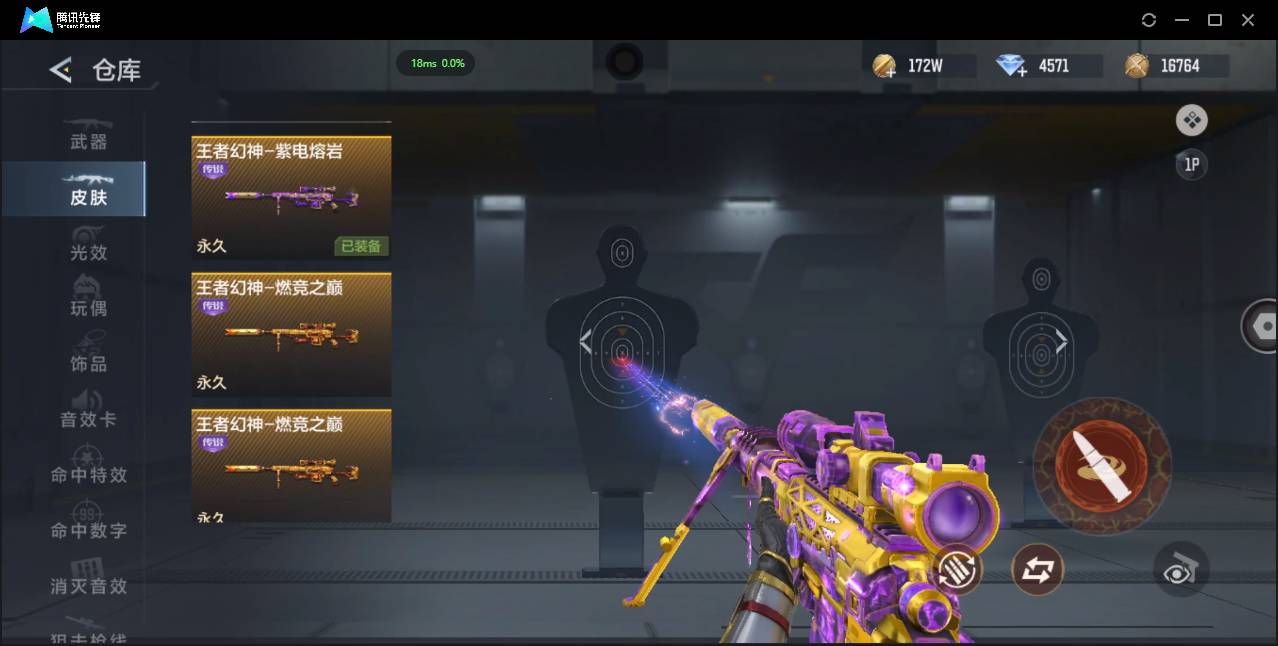1278x646 pixels.
Task: Select the 王者幻神-紫电熔岩 equipped skin card
Action: (x=291, y=198)
